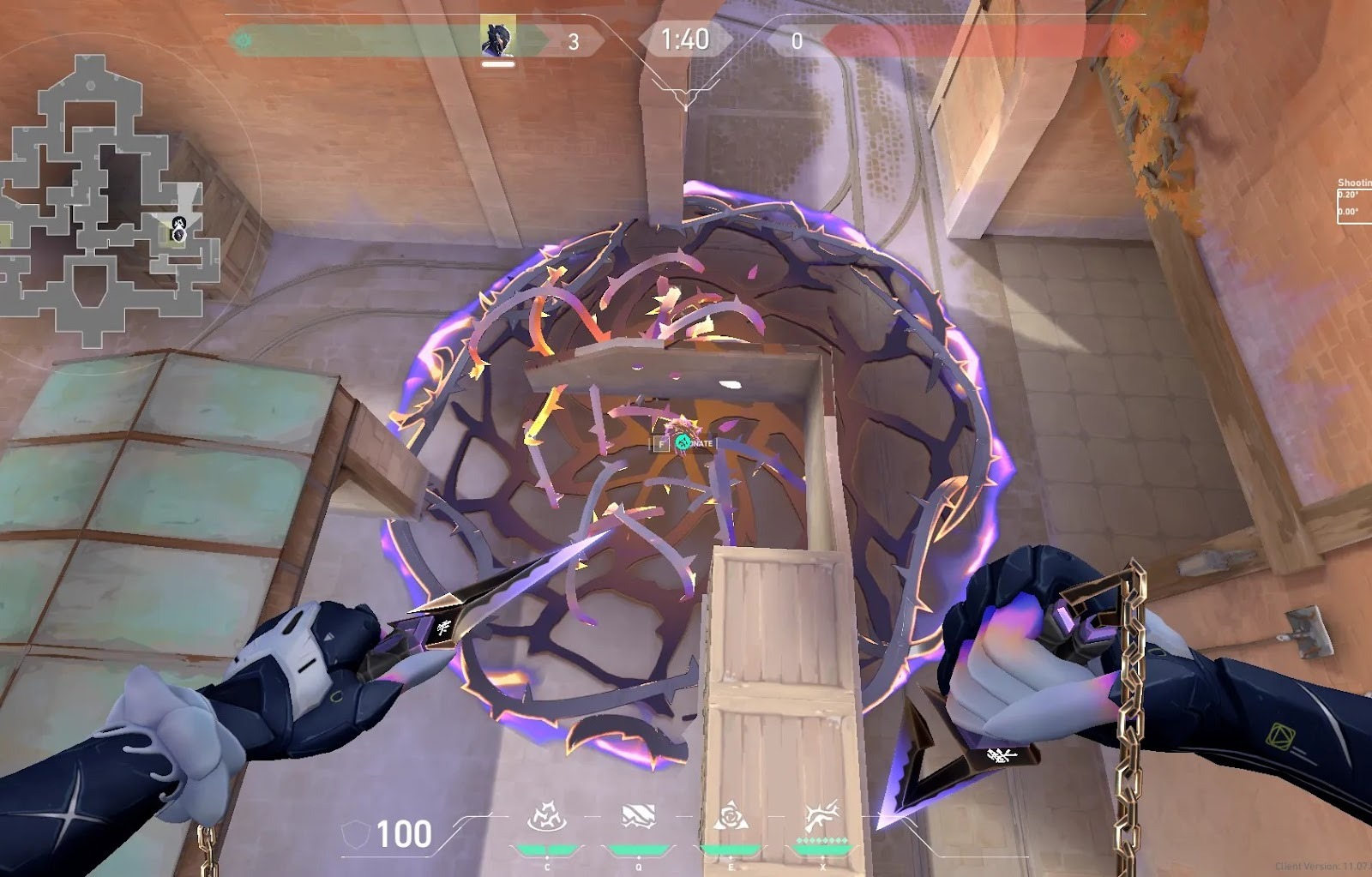Activate the Razorvine ability icon
Viewport: 1372px width, 877px height.
[546, 818]
